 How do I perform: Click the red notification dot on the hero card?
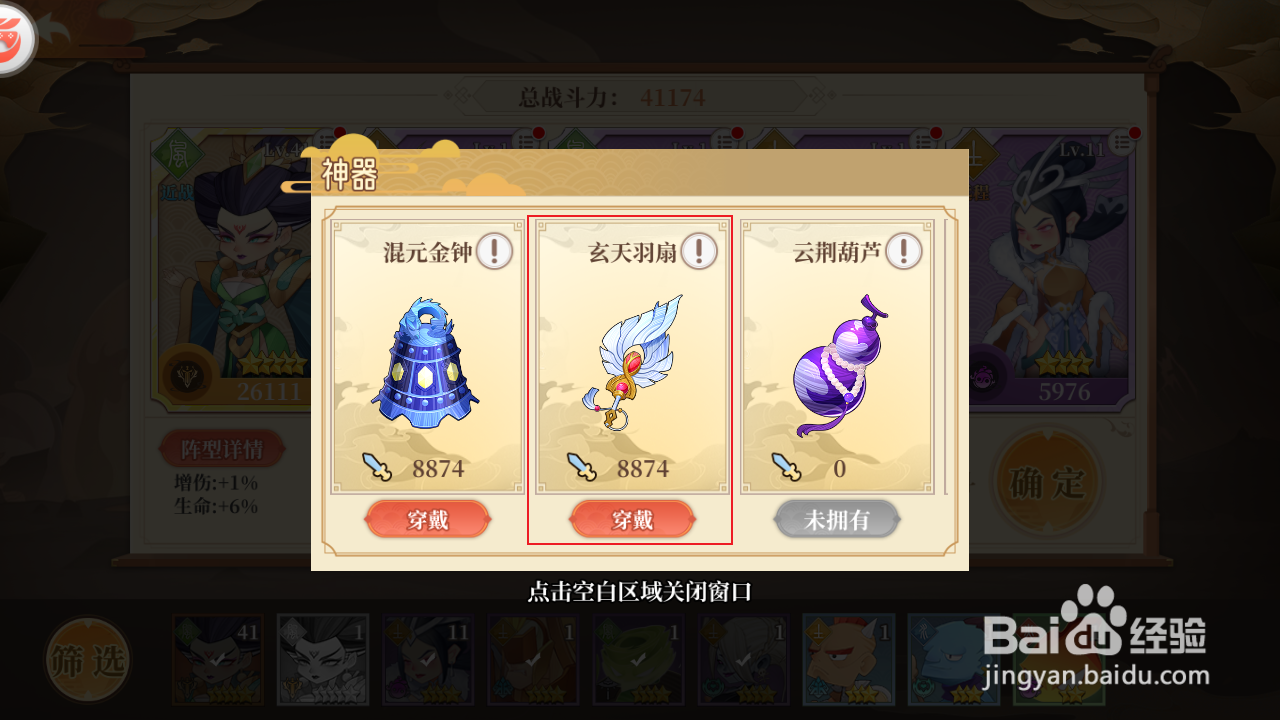(x=1135, y=133)
